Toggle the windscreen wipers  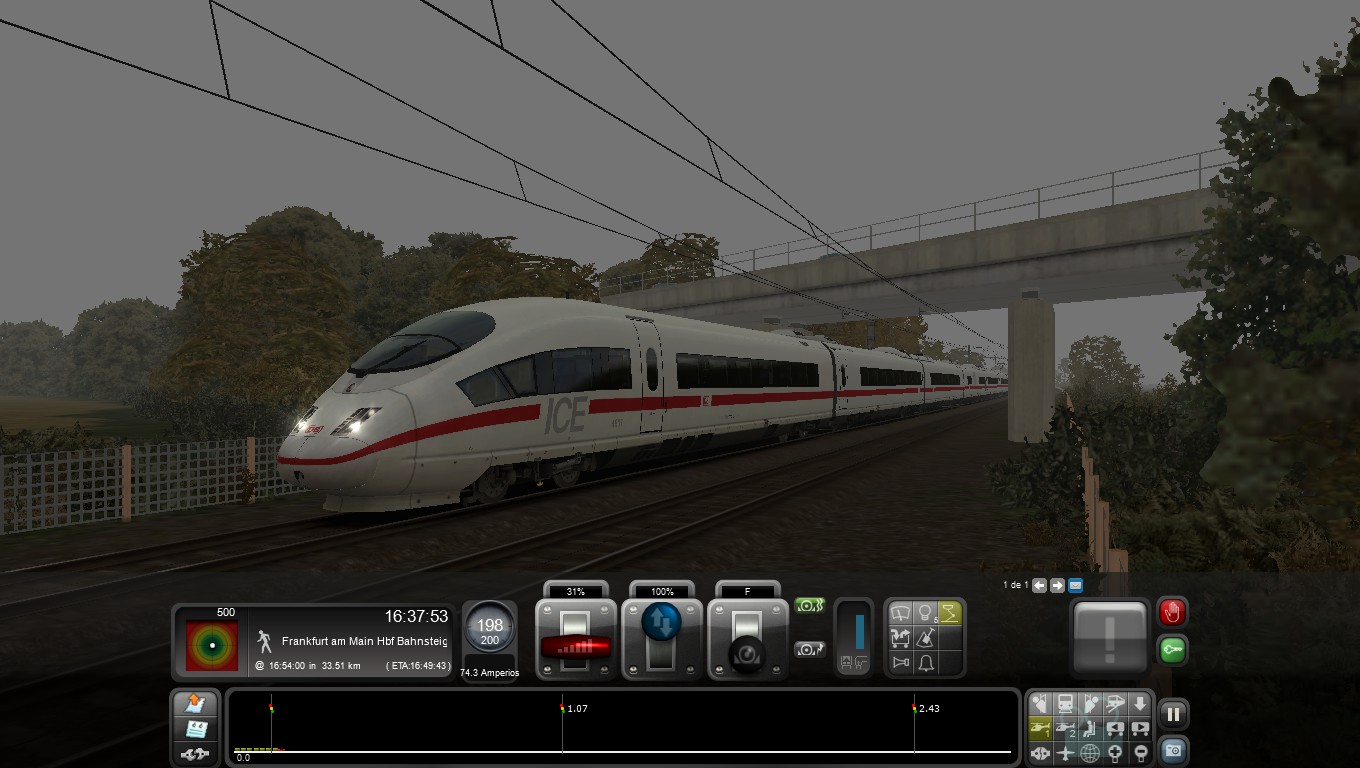(901, 613)
